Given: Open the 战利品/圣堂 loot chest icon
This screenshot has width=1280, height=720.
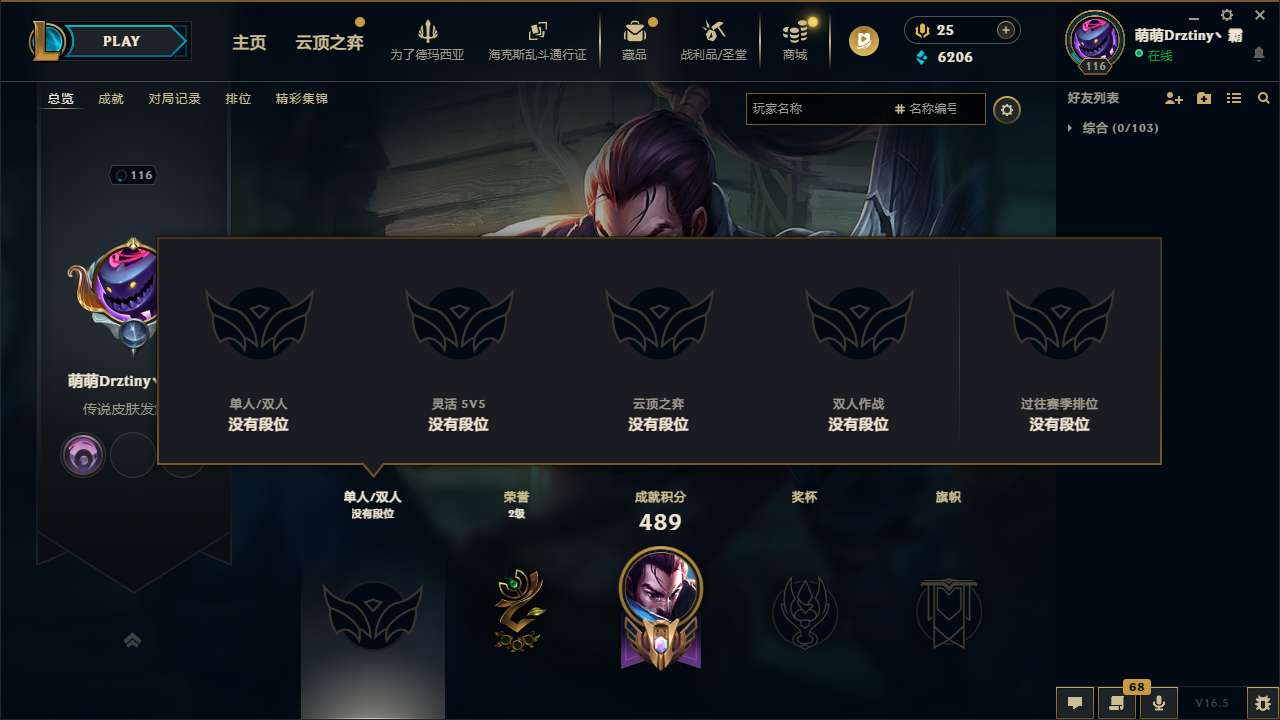Looking at the screenshot, I should coord(714,40).
